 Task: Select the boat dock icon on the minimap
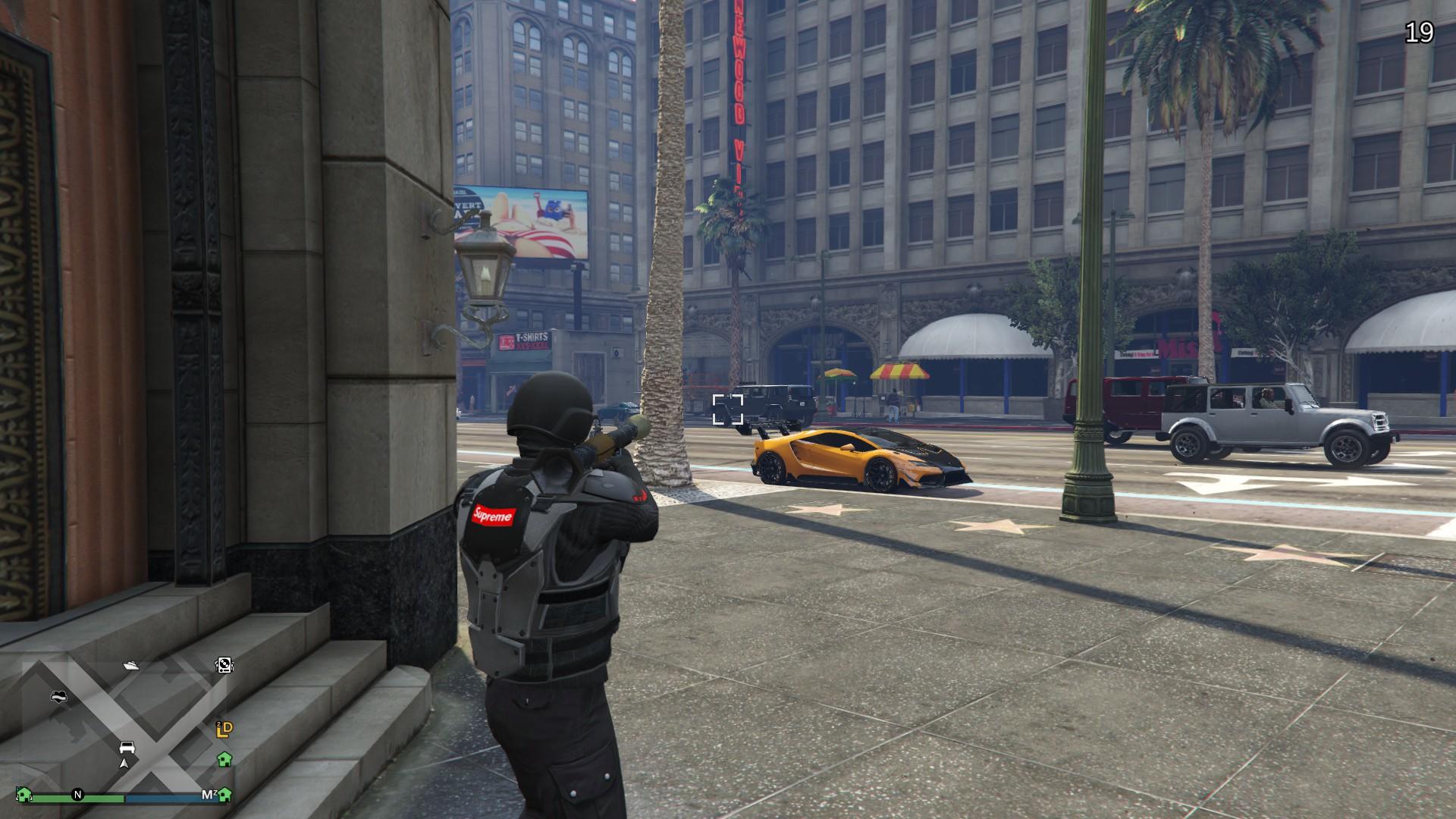[x=132, y=666]
